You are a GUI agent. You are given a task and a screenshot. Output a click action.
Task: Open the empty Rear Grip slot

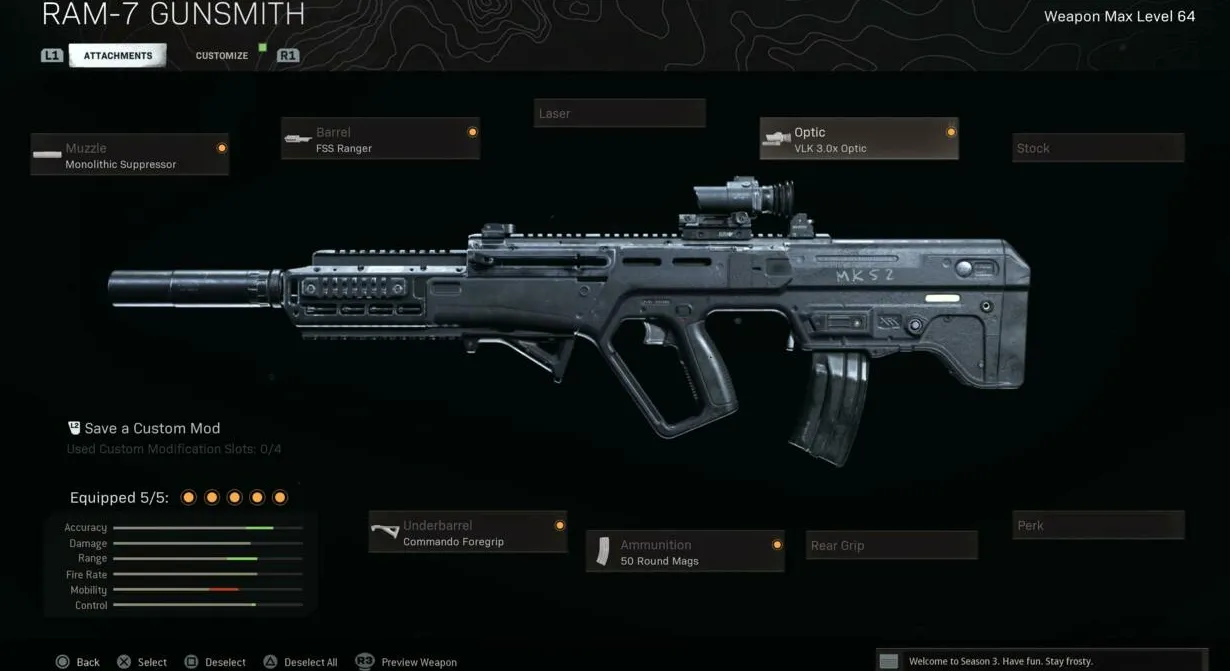tap(892, 545)
